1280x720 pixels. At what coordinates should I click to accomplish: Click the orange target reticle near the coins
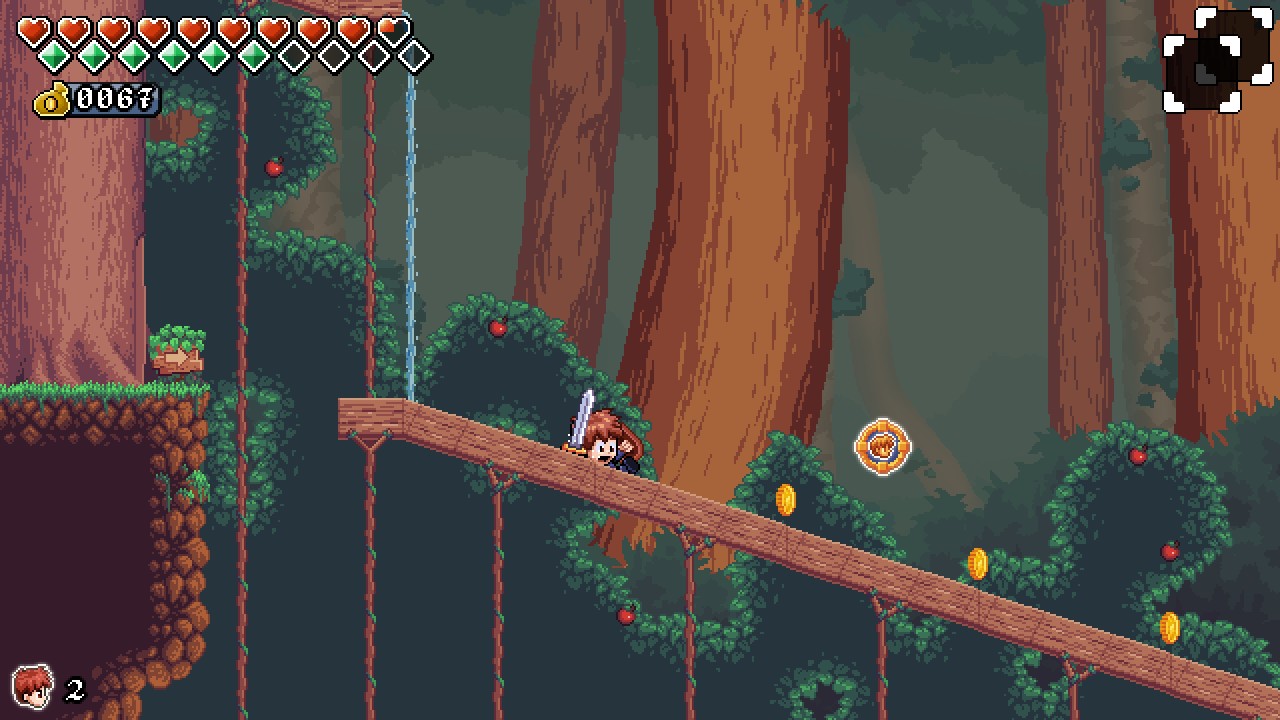pyautogui.click(x=884, y=447)
